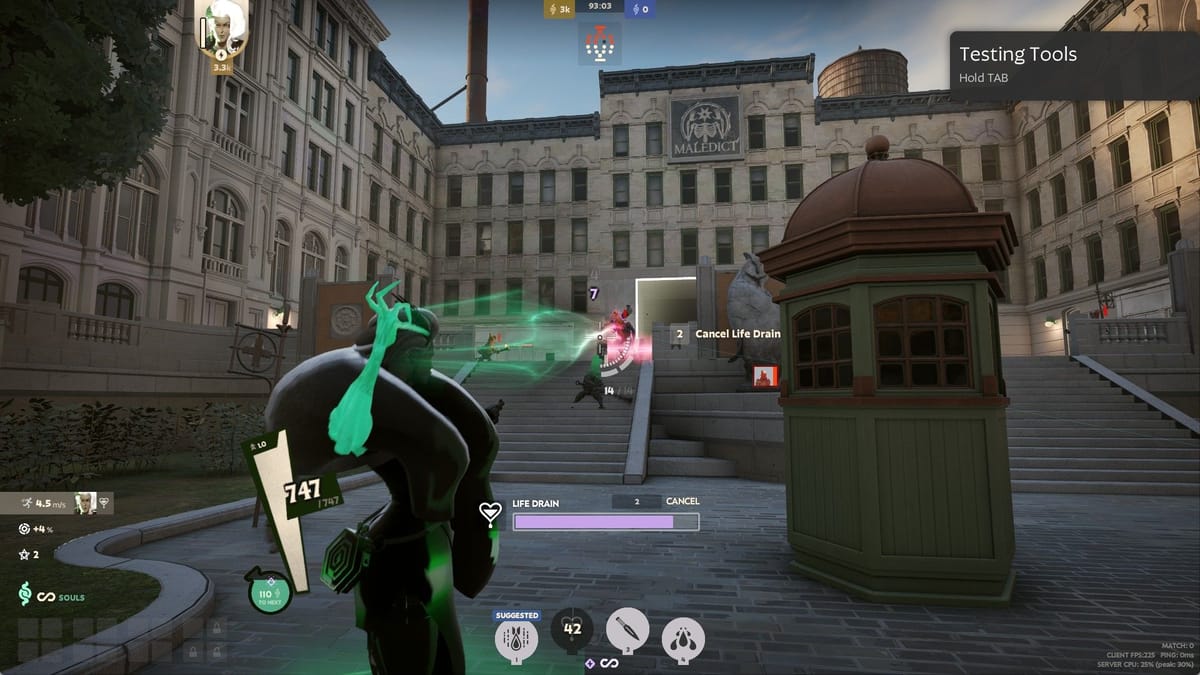Trigger the three-droplets ultimate ability
The width and height of the screenshot is (1200, 675).
pos(683,638)
